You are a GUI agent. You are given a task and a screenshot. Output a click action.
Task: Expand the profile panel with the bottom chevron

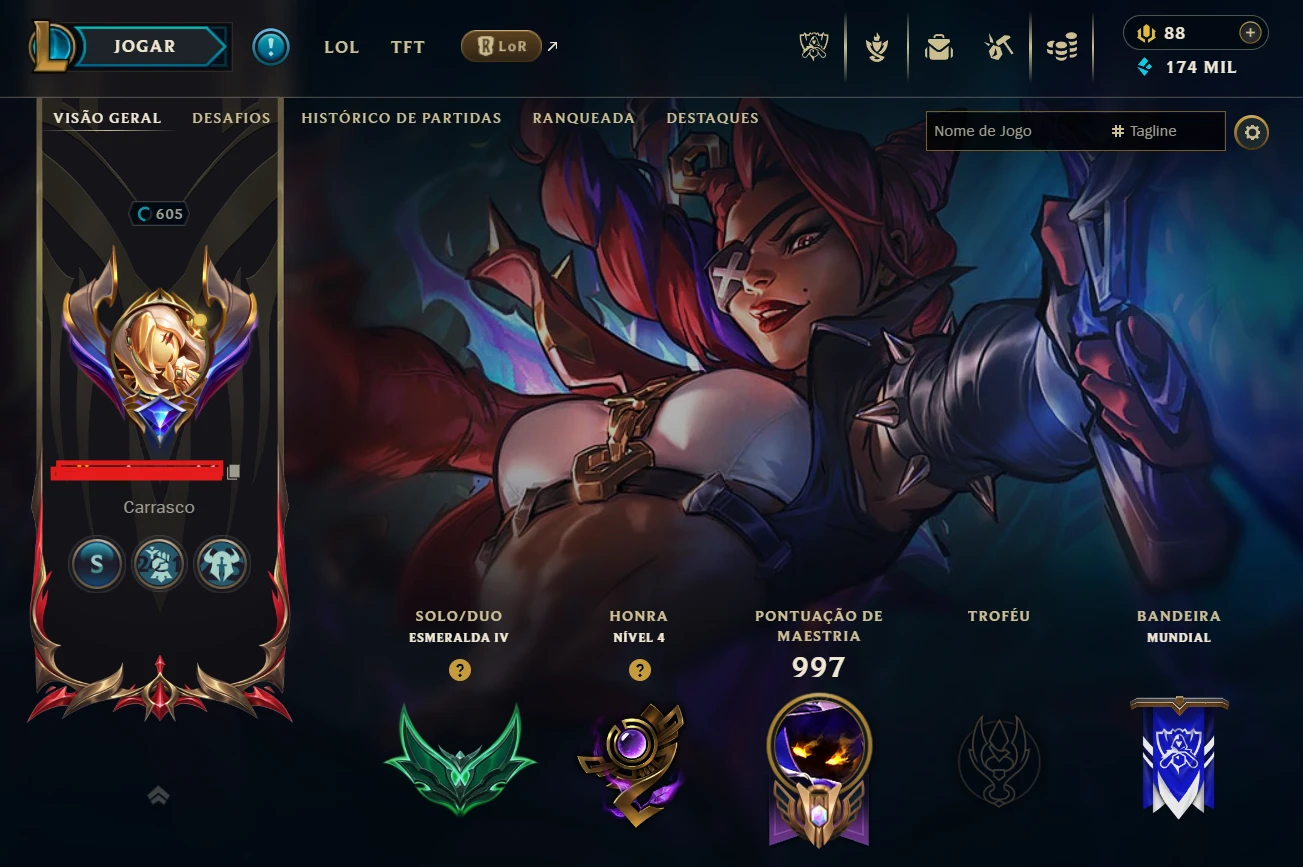point(158,795)
